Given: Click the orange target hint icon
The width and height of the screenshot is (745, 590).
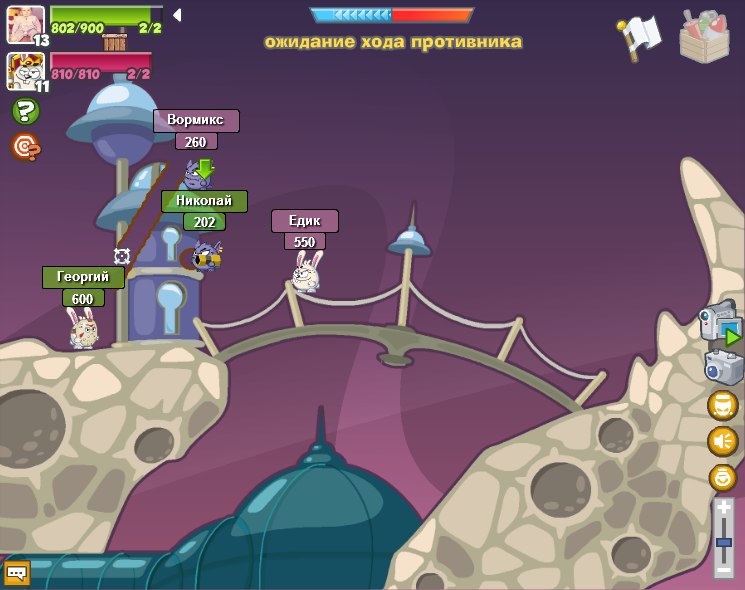Looking at the screenshot, I should [x=25, y=147].
